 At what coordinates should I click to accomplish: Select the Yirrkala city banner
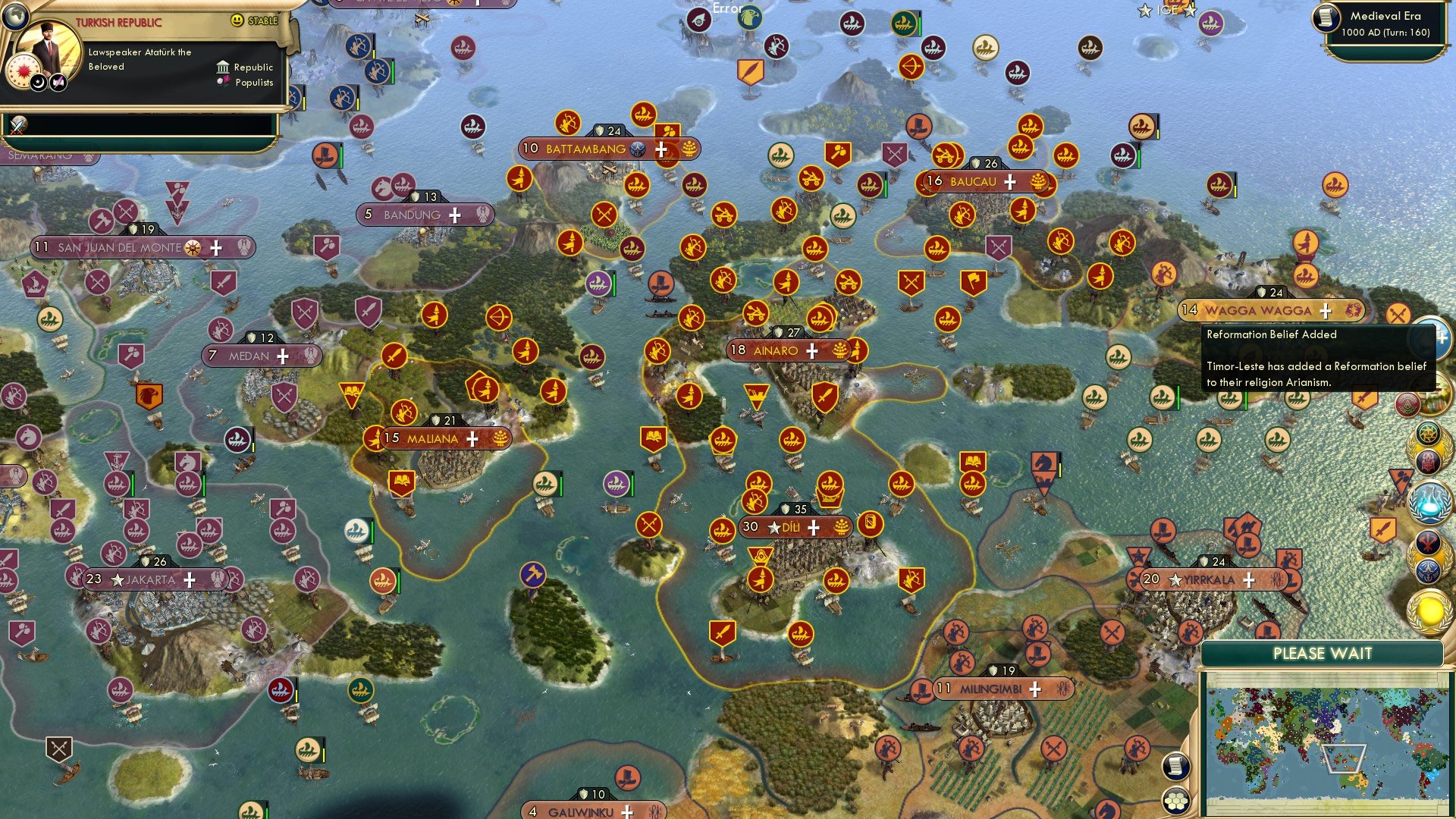click(1210, 579)
